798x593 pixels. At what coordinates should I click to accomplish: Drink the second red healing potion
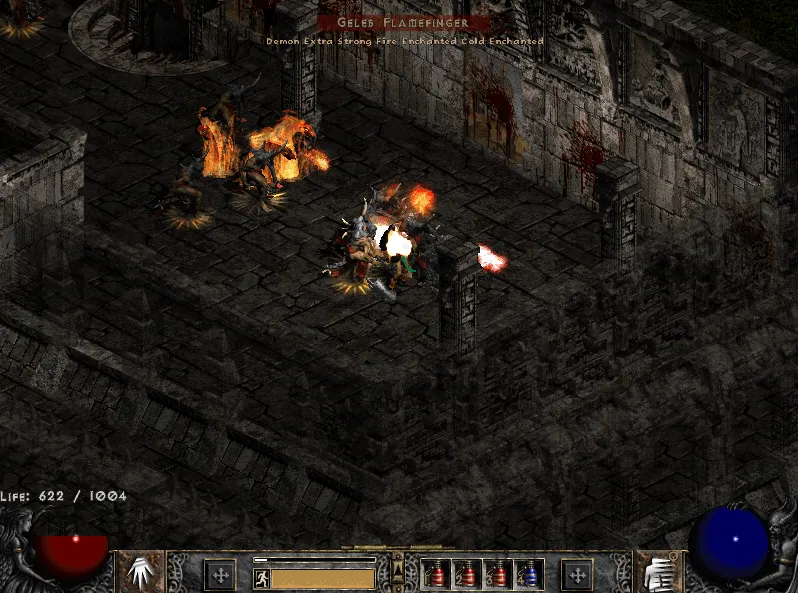point(467,575)
